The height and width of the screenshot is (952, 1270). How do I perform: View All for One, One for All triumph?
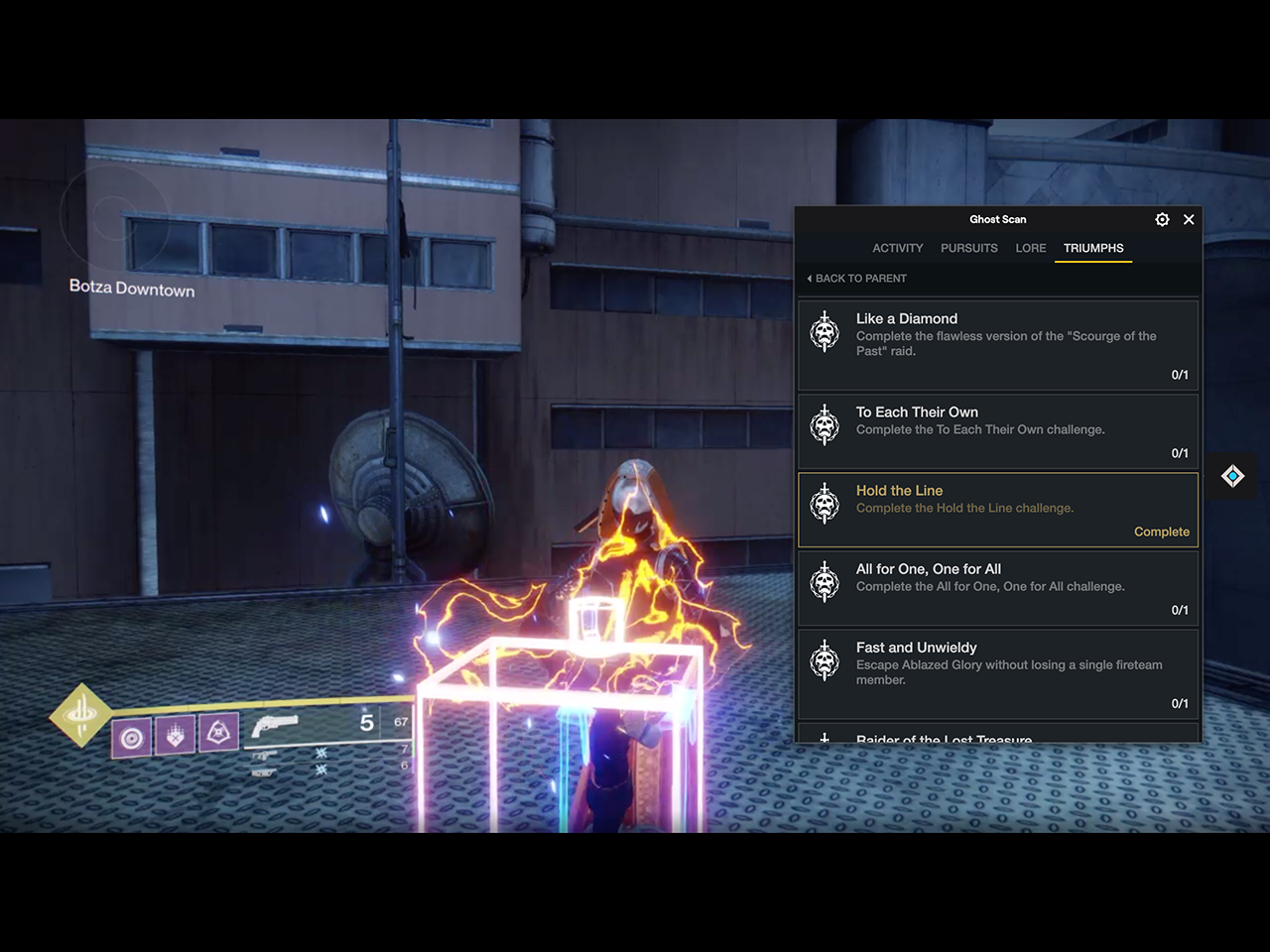(x=998, y=588)
